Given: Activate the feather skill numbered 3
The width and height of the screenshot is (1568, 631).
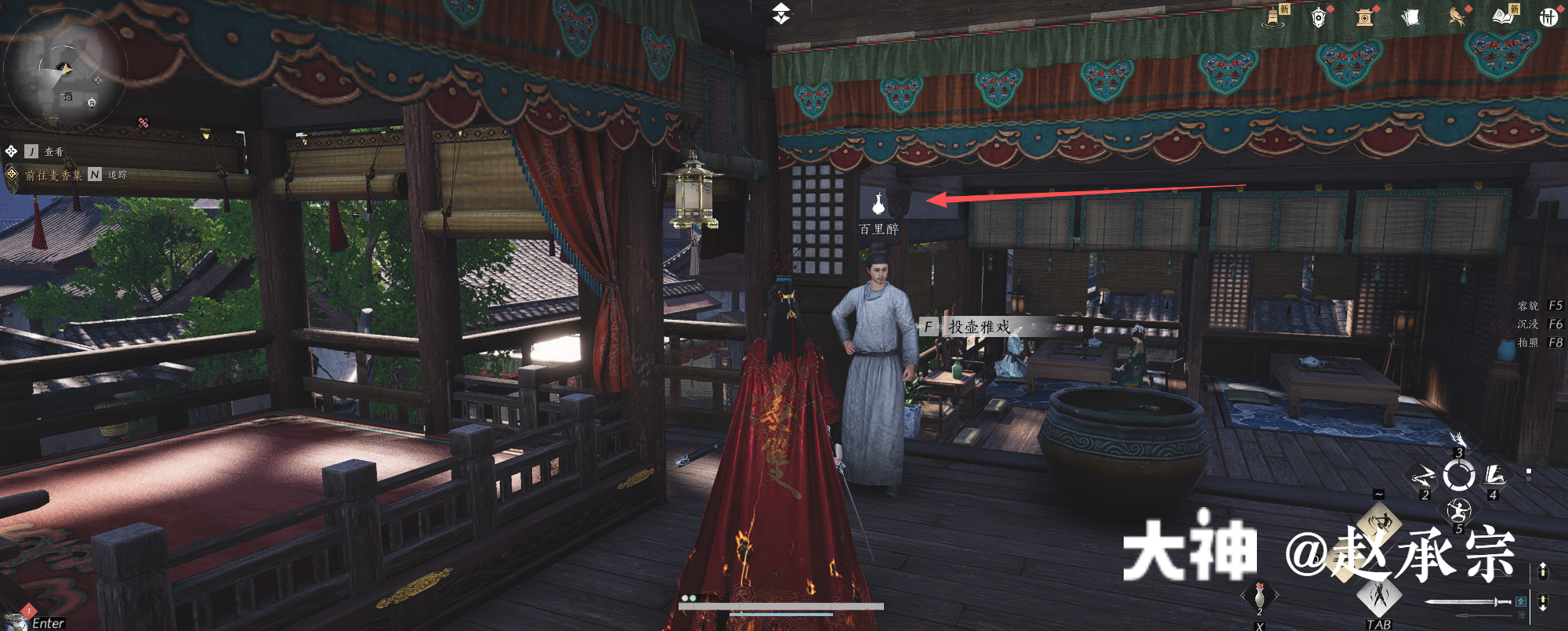Looking at the screenshot, I should click(1458, 441).
